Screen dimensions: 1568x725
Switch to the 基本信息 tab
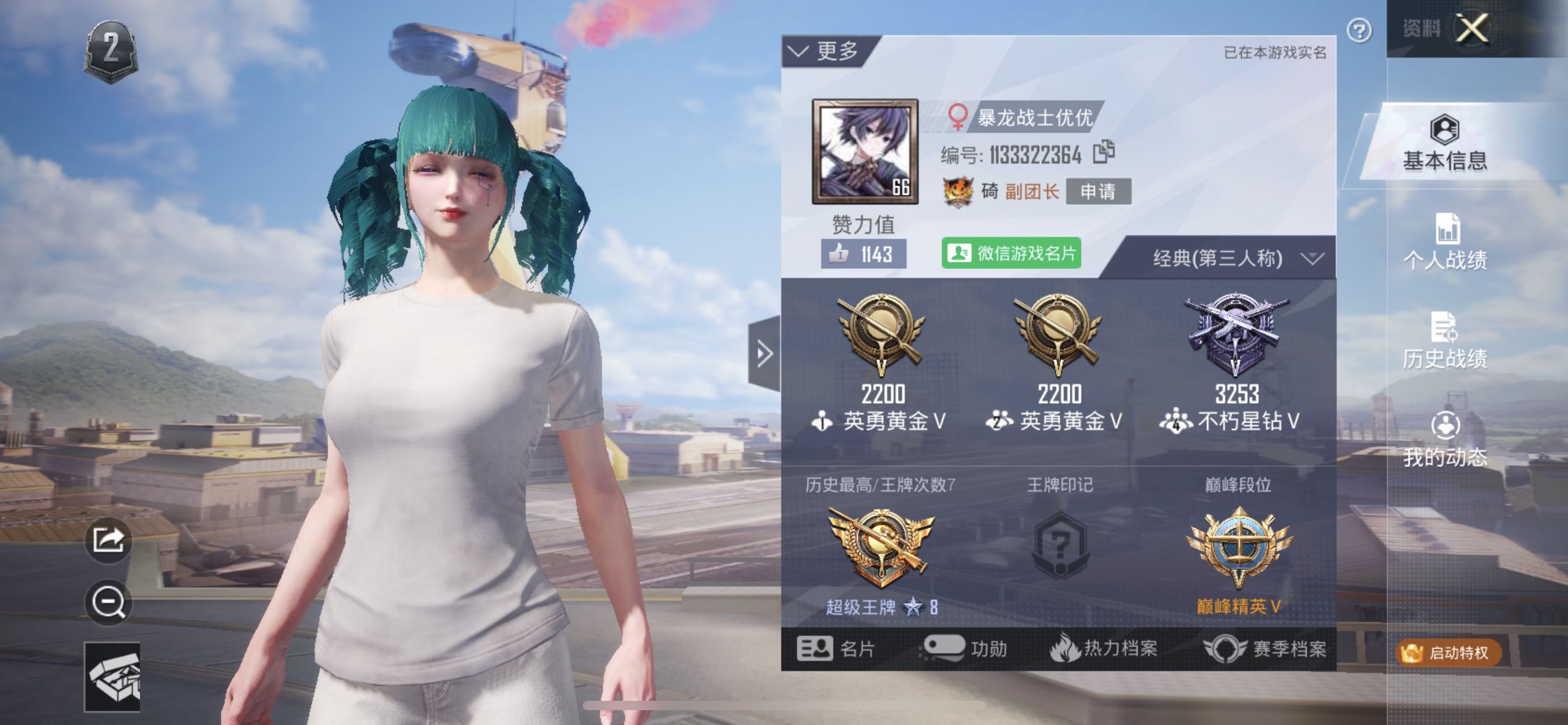[1445, 144]
